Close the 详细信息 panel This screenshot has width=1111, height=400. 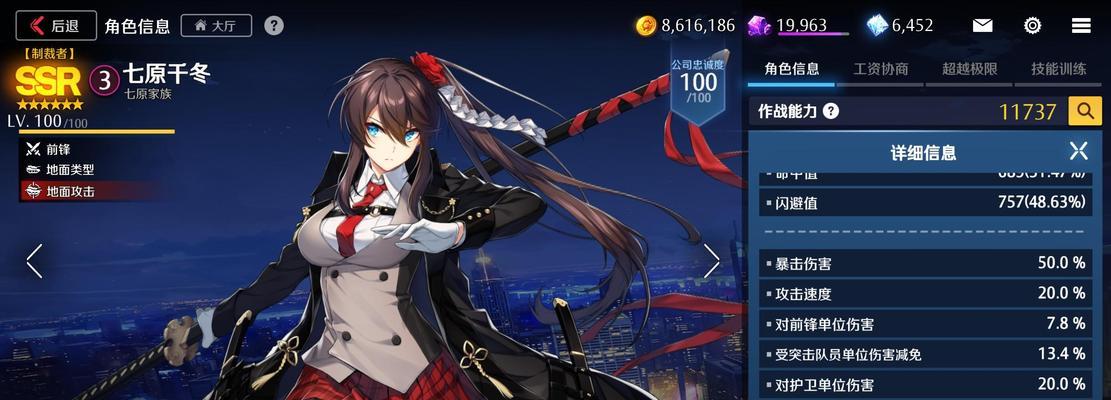tap(1078, 151)
